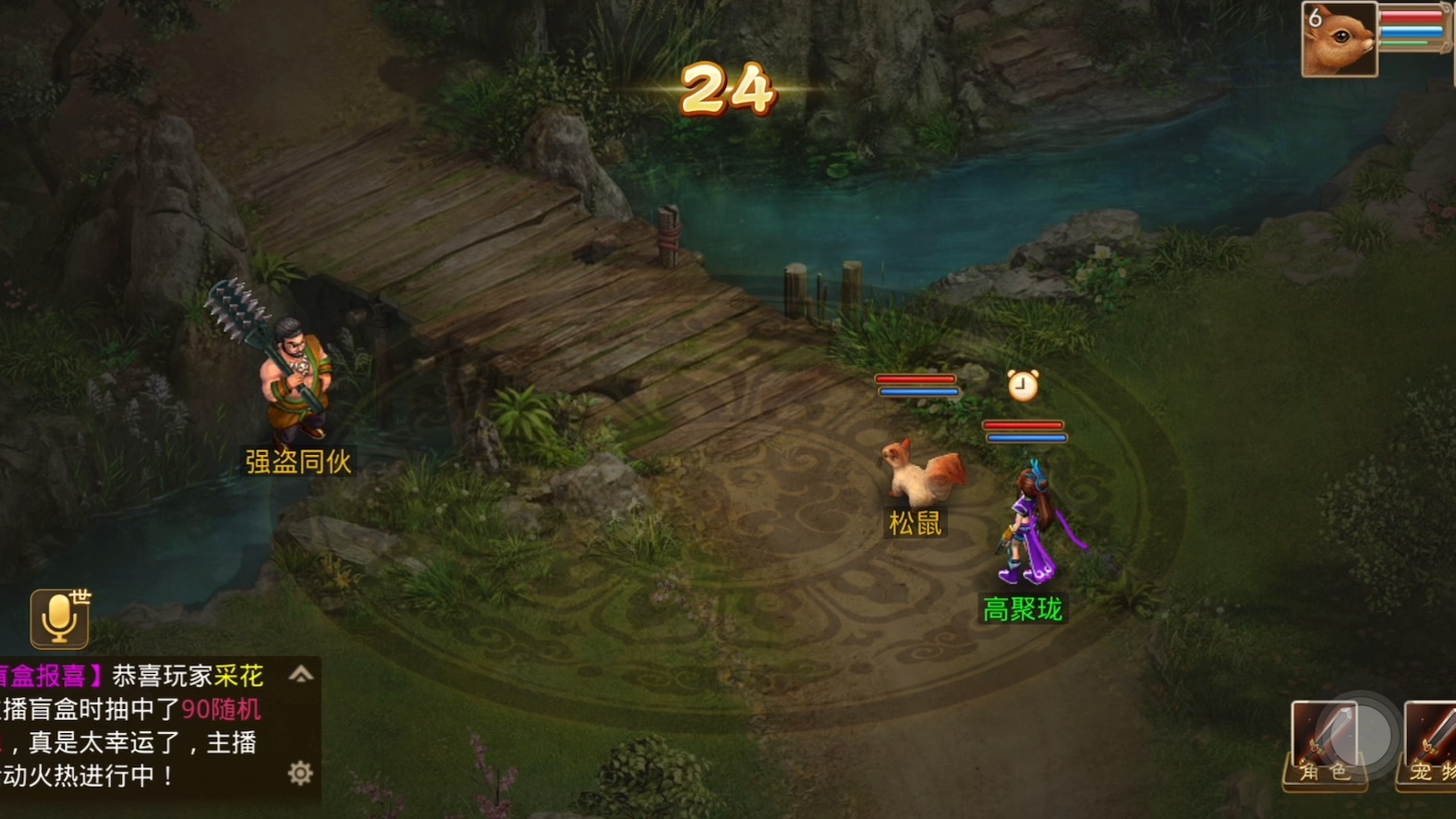The height and width of the screenshot is (819, 1456).
Task: Open the 角色 character menu
Action: (1324, 745)
